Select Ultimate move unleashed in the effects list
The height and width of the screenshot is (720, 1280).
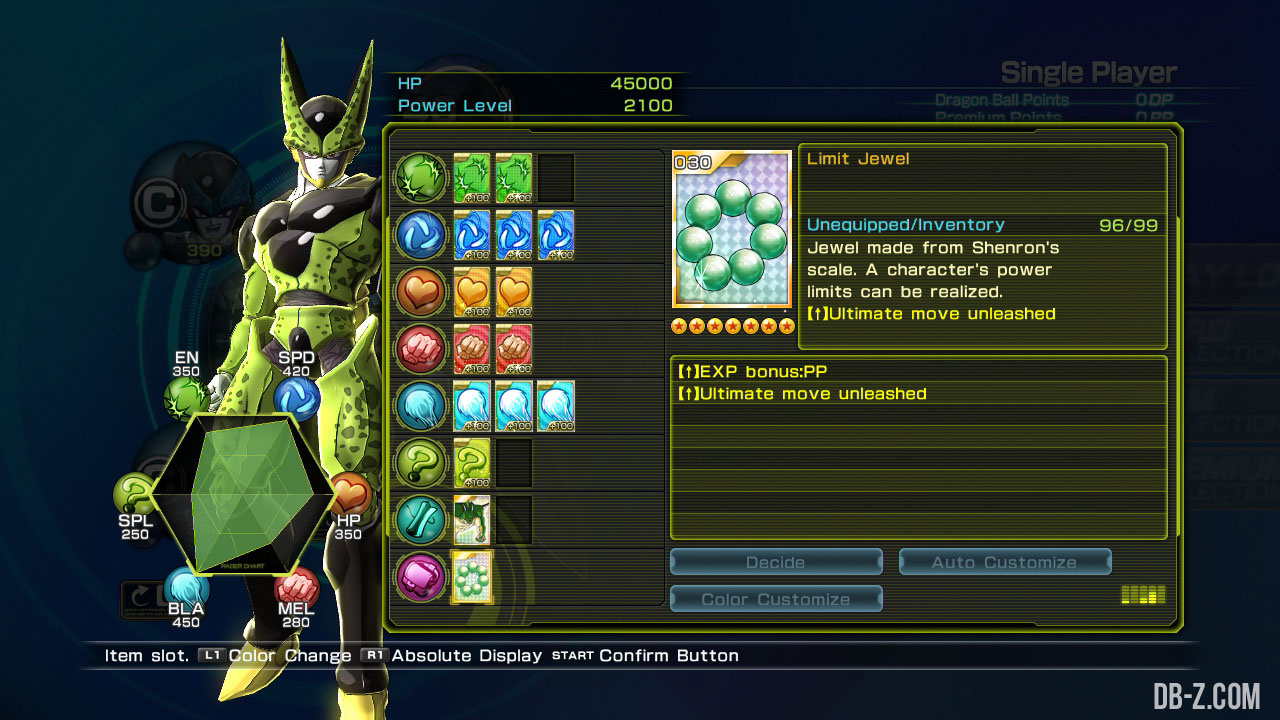coord(918,394)
